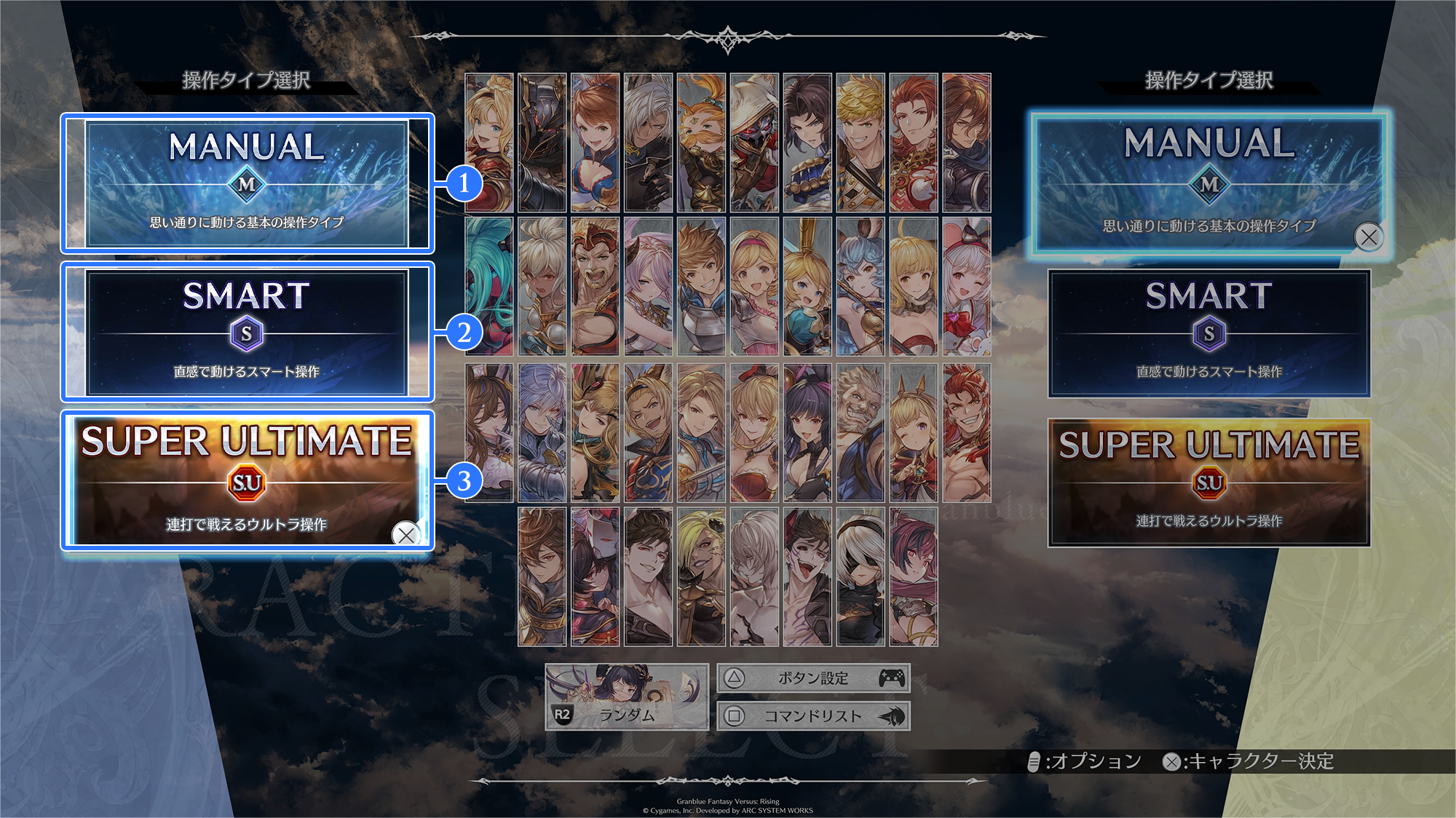1456x818 pixels.
Task: Select Narmaya's pink-haired horned portrait
Action: (x=648, y=287)
